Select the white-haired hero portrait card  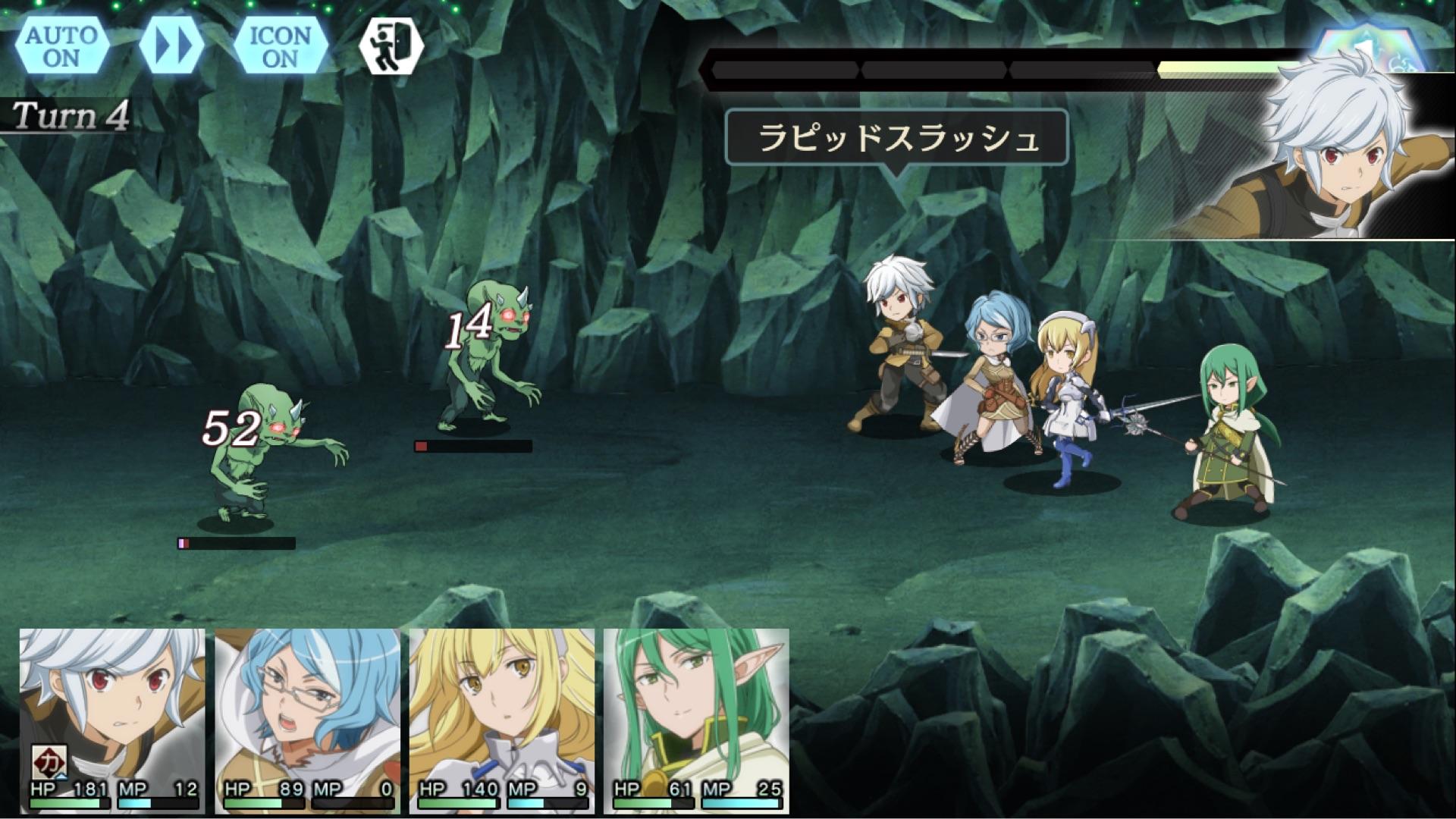[112, 720]
